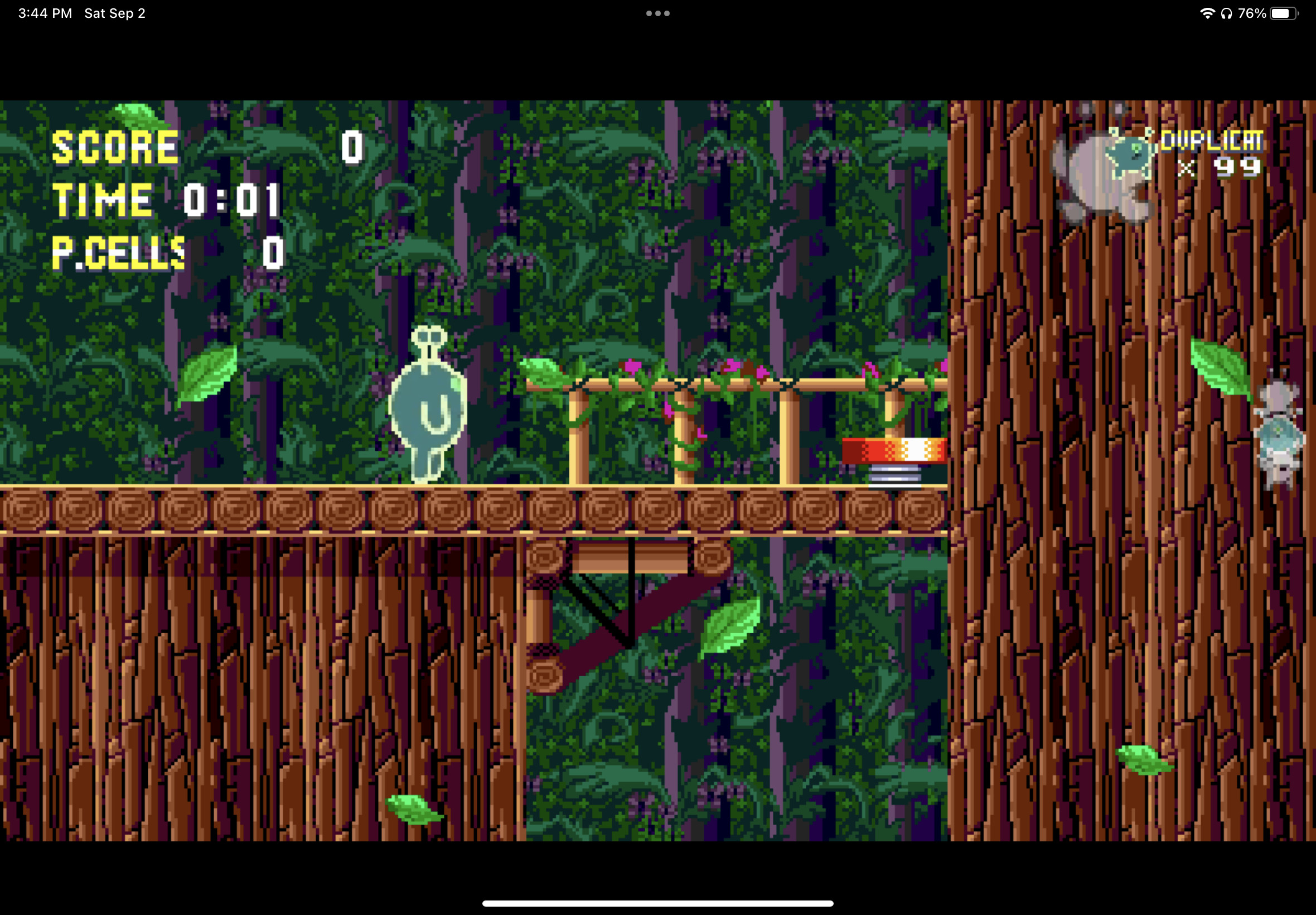The width and height of the screenshot is (1316, 915).
Task: Select the Sat Sep 2 date label
Action: point(114,13)
